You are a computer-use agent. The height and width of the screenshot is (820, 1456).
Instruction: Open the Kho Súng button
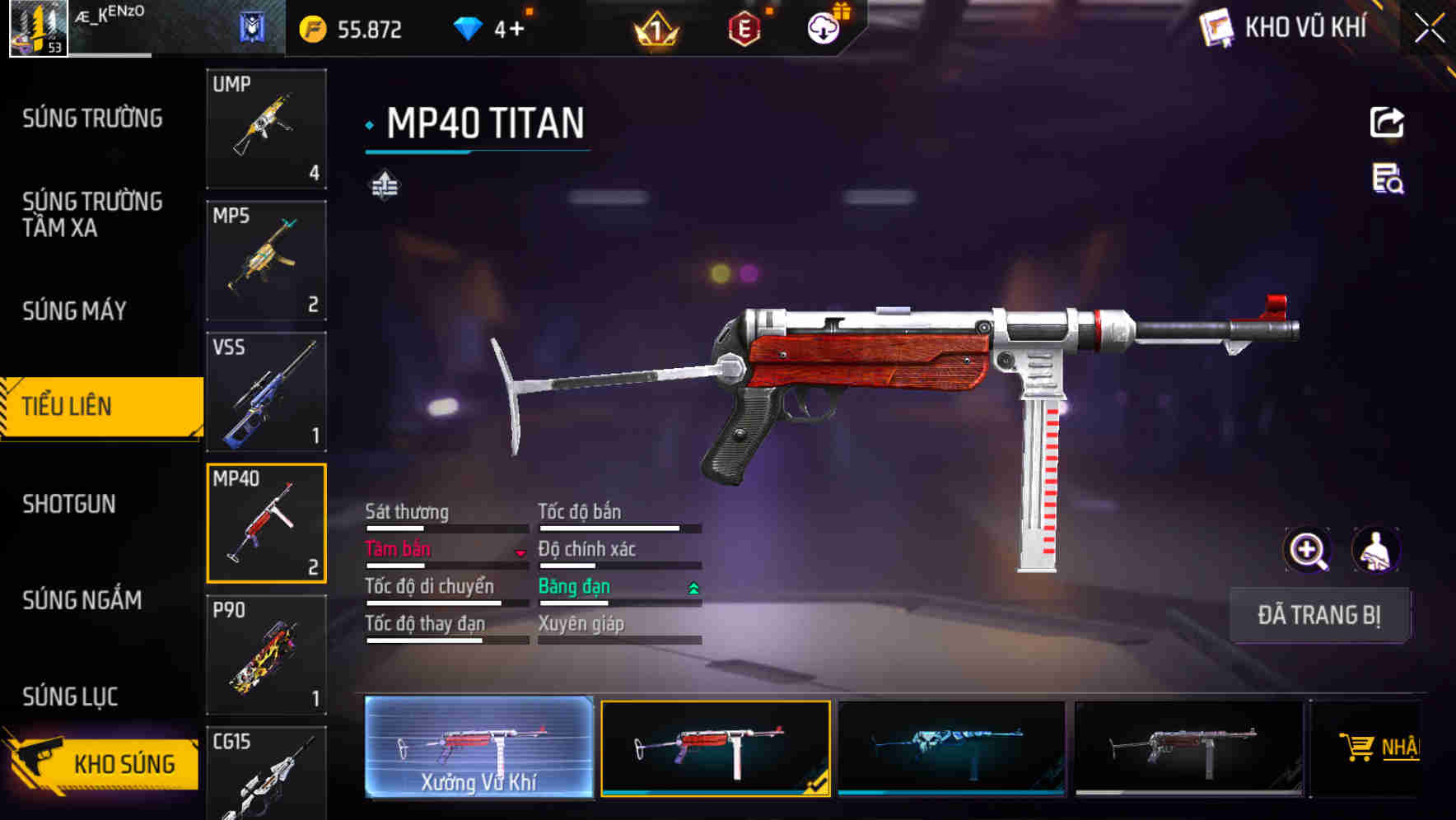[x=103, y=762]
